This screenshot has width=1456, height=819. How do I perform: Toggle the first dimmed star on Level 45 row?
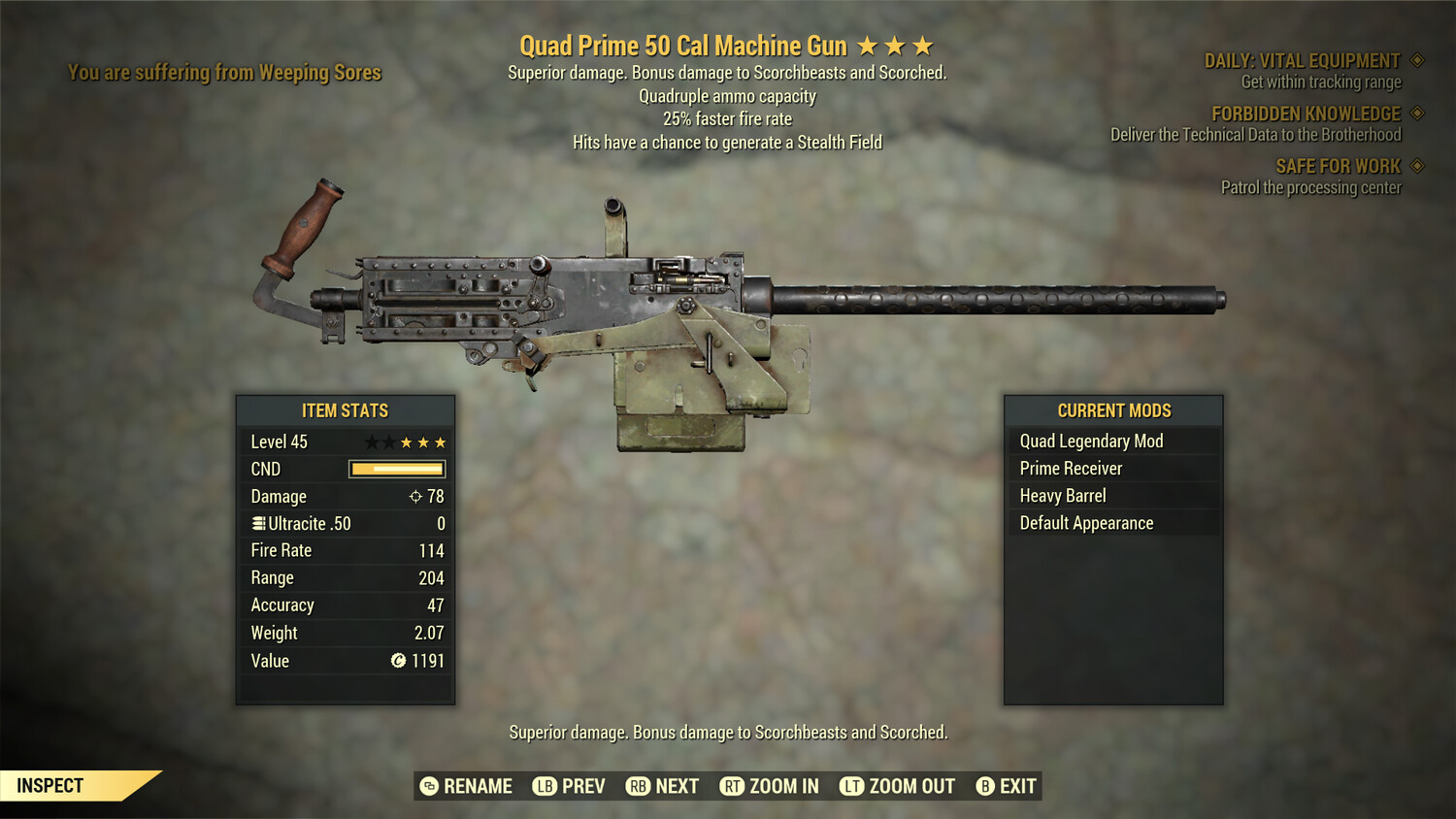click(x=372, y=442)
